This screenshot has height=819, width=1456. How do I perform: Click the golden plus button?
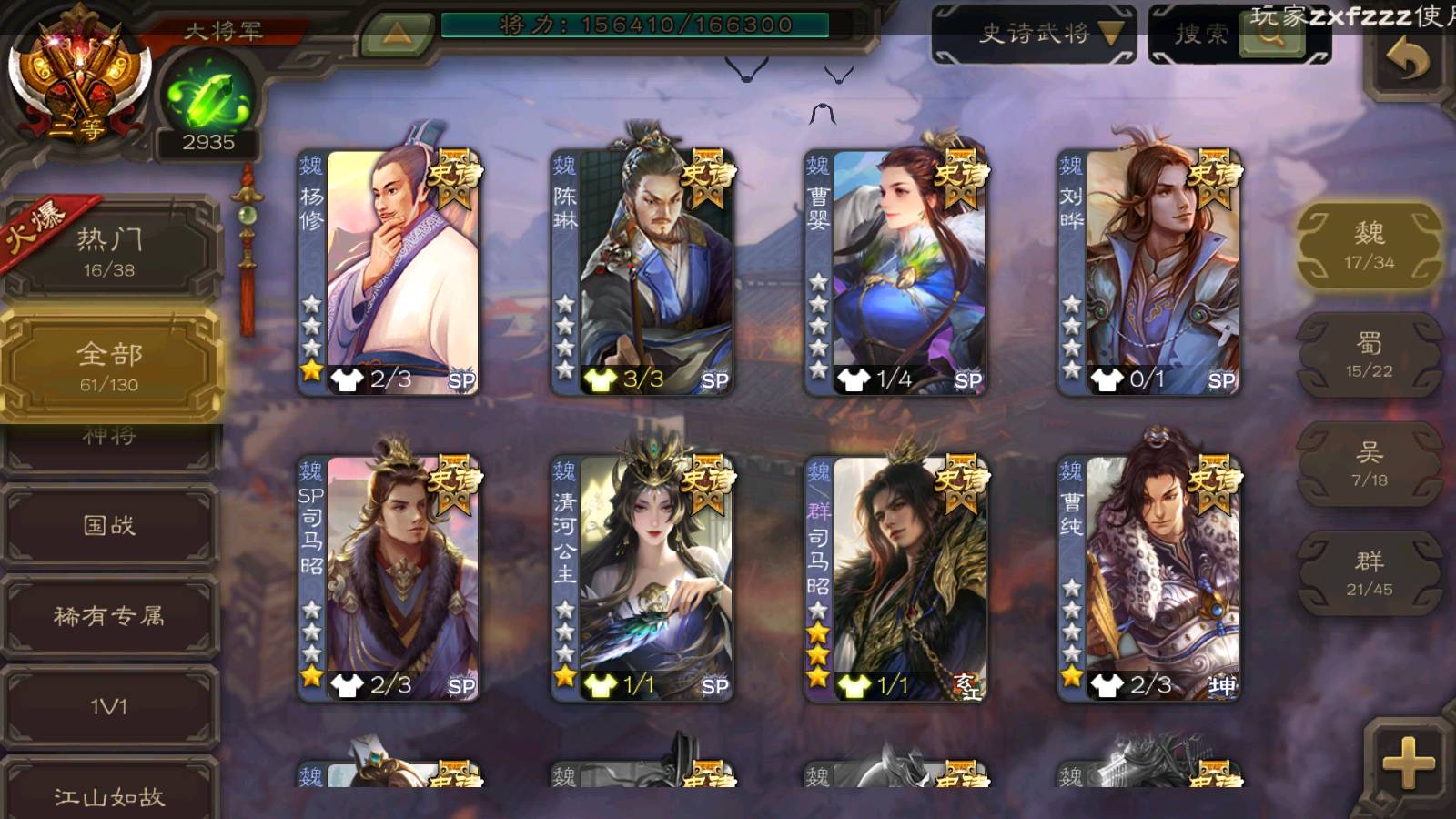click(1407, 763)
